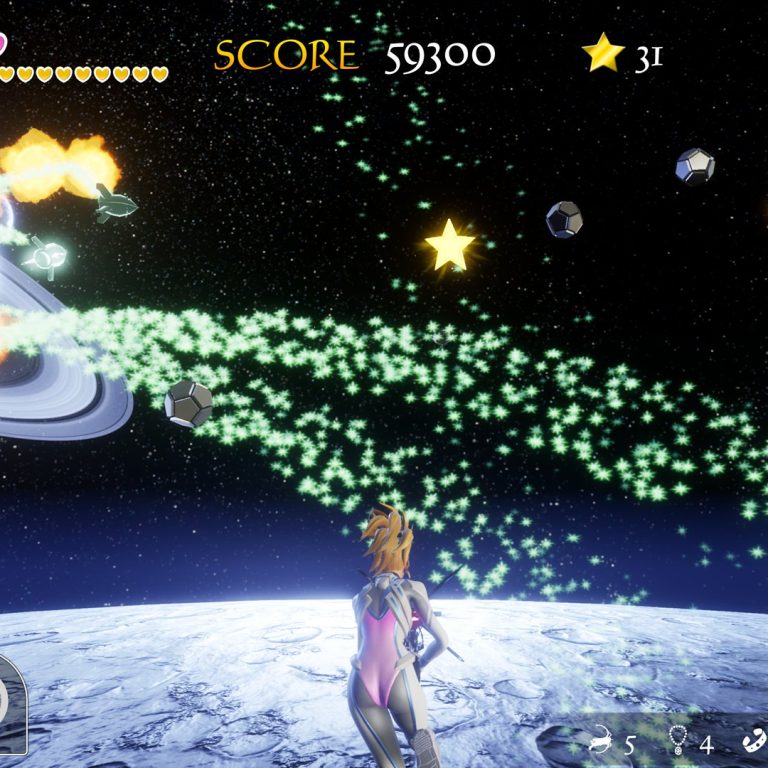The width and height of the screenshot is (768, 768).
Task: Select the leaping goat item icon
Action: [x=601, y=742]
